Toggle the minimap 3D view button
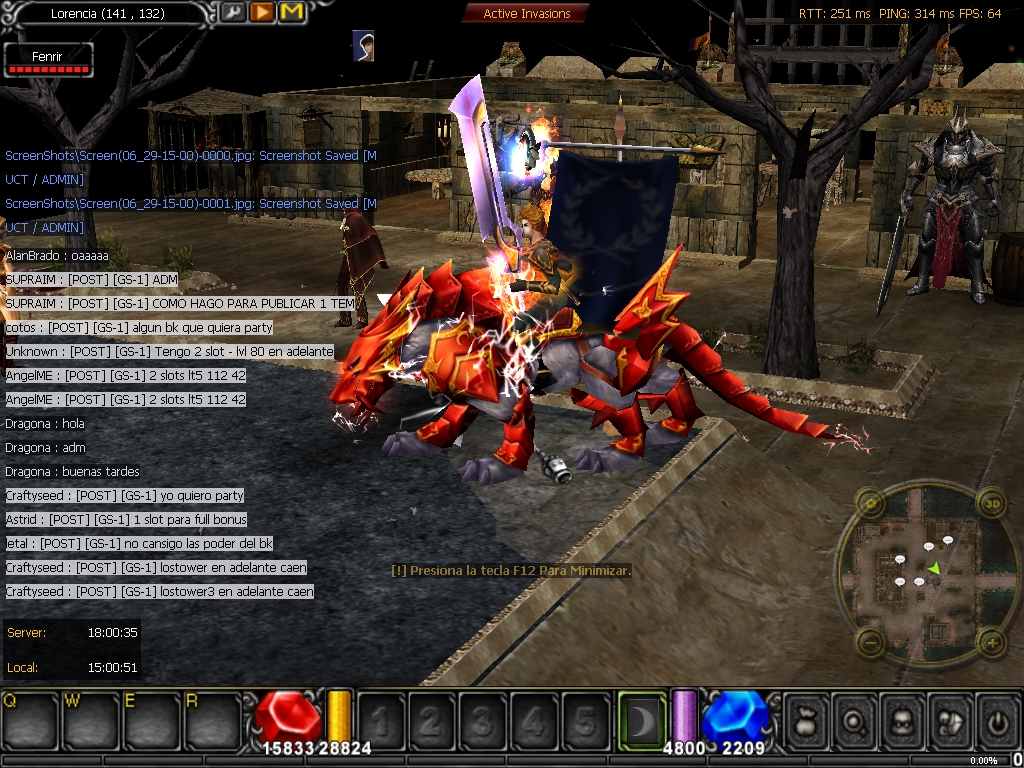Viewport: 1024px width, 768px height. [x=991, y=502]
